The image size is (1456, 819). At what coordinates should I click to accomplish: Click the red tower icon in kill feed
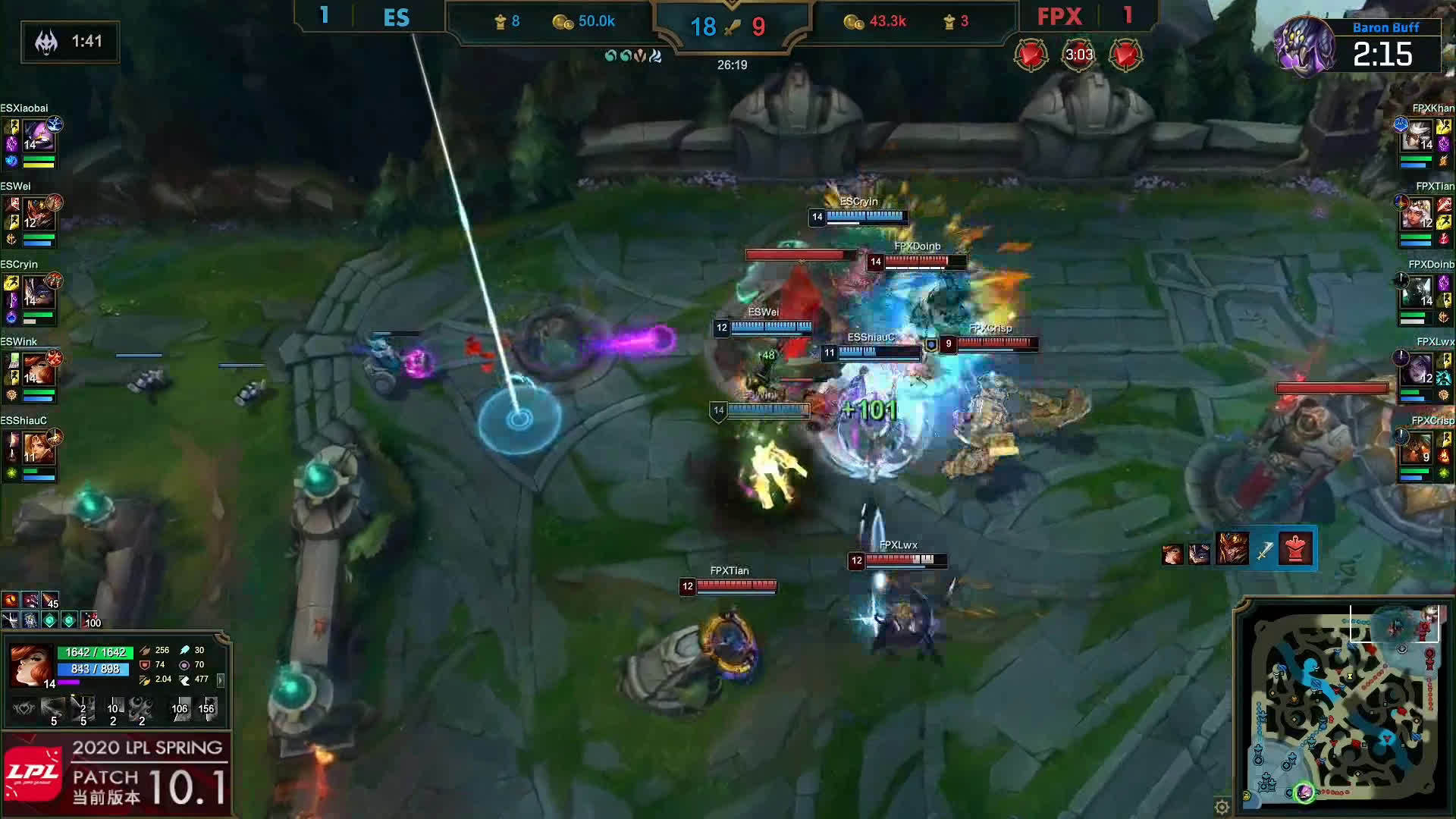pyautogui.click(x=1295, y=548)
